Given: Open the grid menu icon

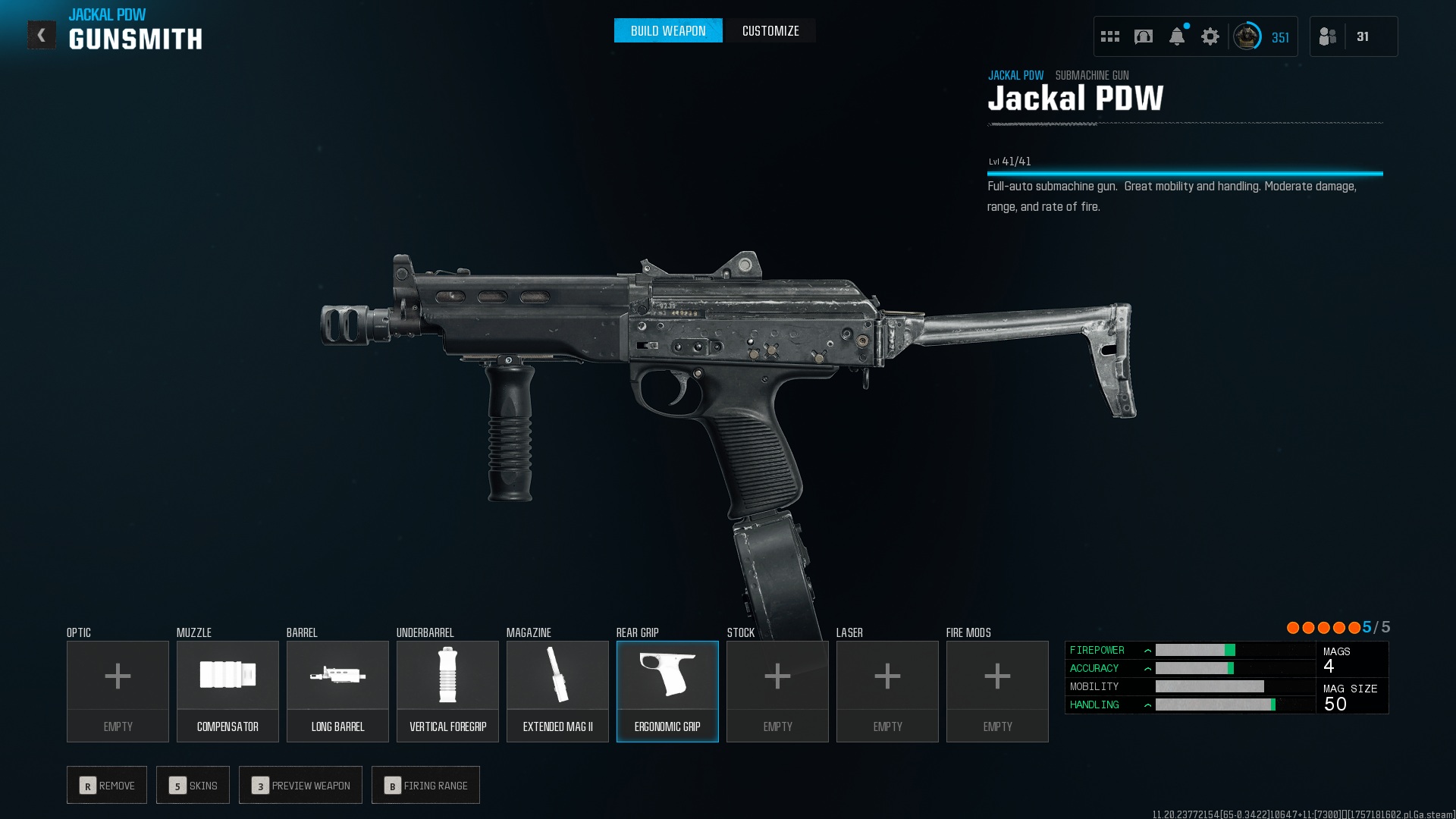Looking at the screenshot, I should tap(1109, 36).
